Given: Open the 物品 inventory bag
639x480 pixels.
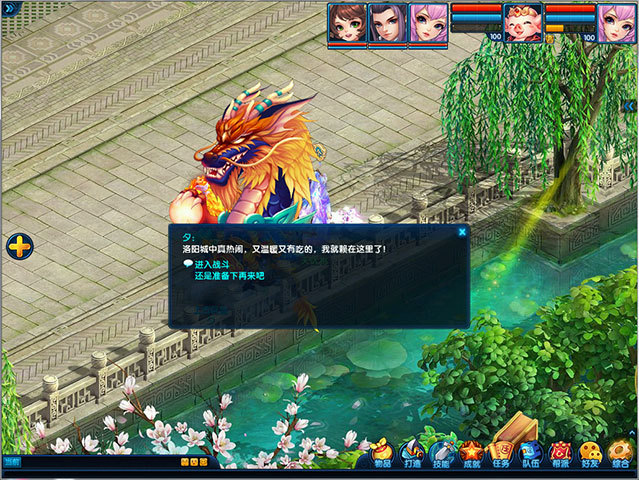Looking at the screenshot, I should [x=383, y=453].
